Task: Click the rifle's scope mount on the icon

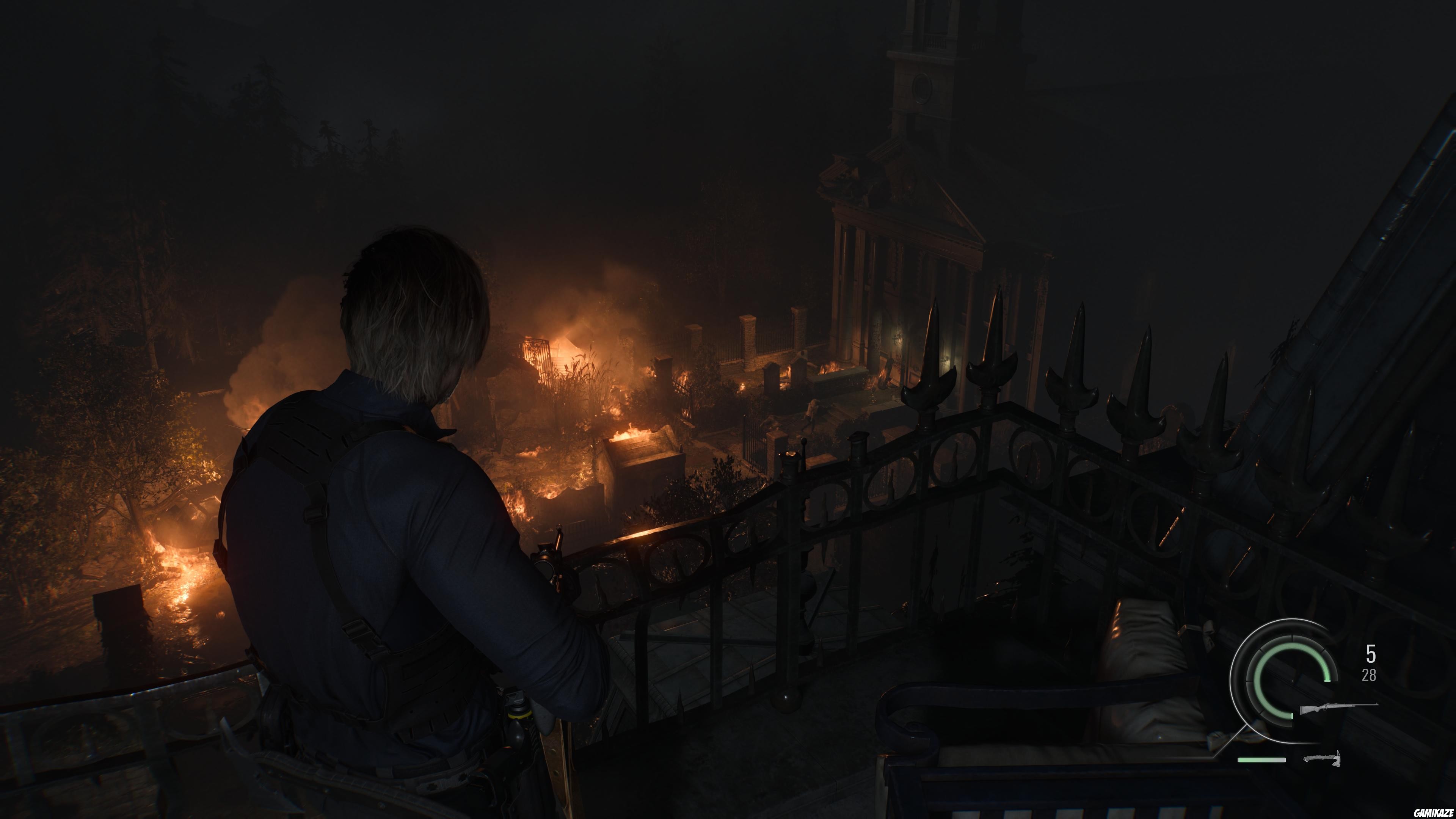Action: (1333, 704)
